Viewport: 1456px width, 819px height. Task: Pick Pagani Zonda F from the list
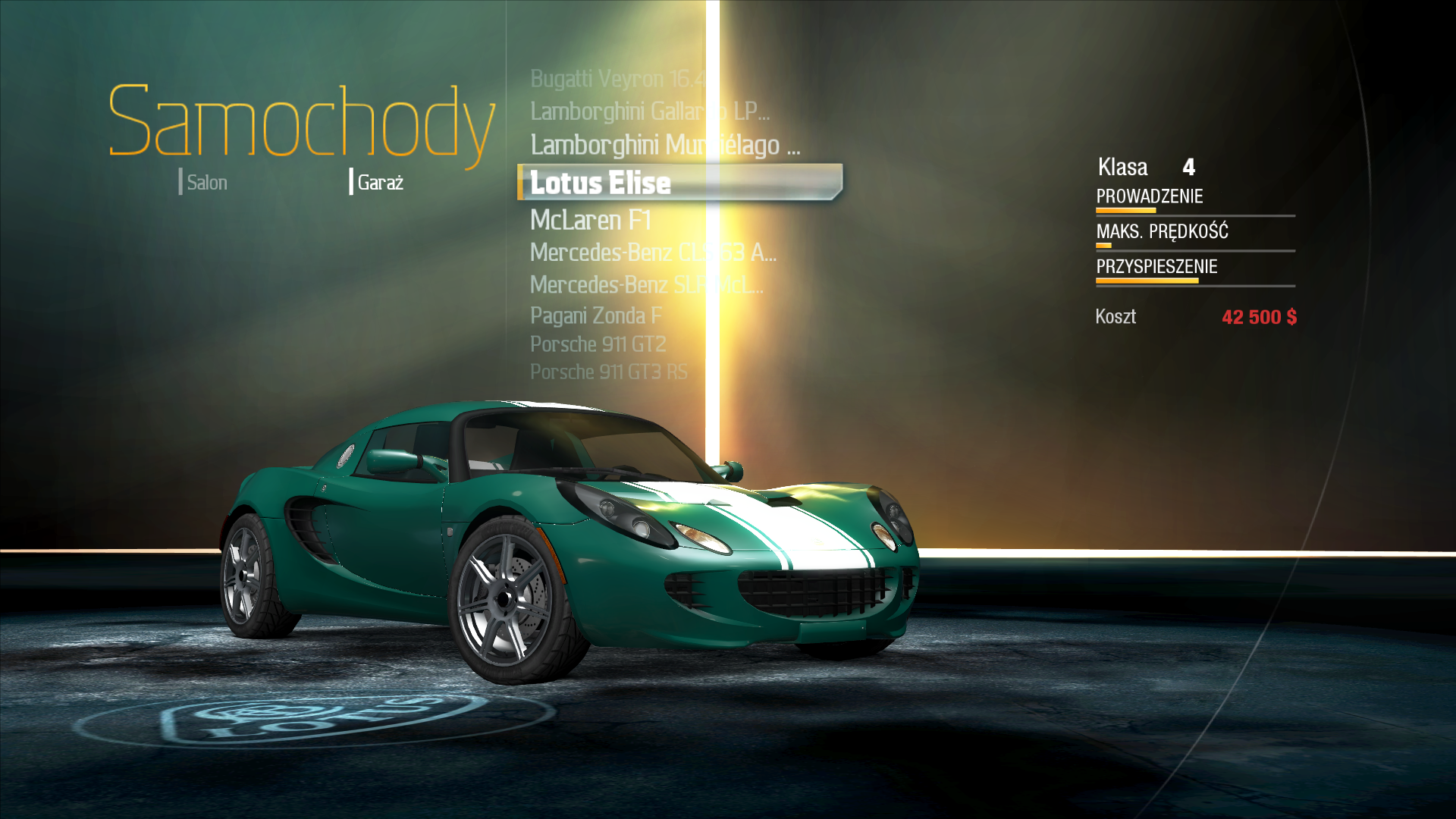[595, 315]
